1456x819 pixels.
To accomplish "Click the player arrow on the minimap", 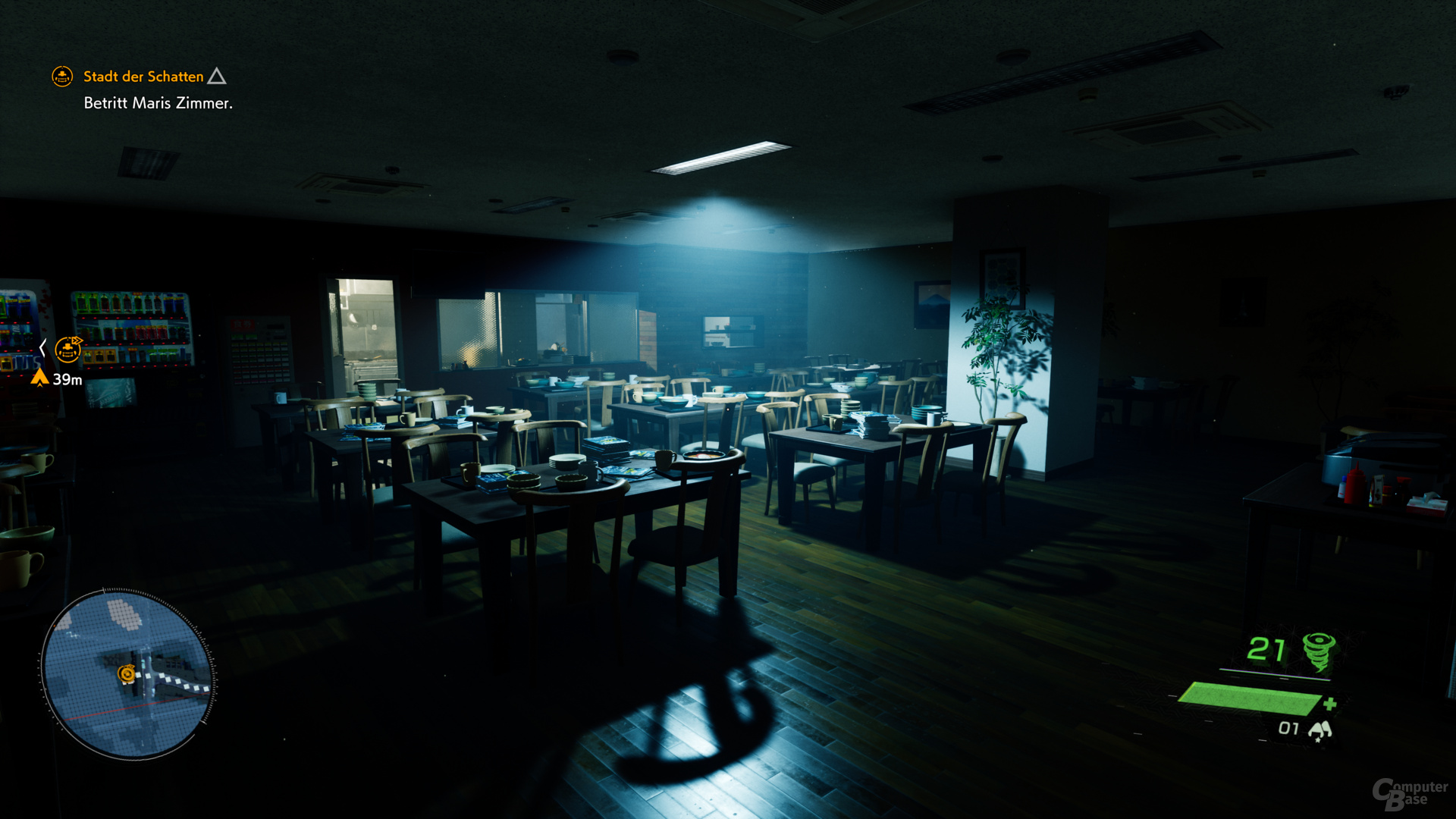I will [x=127, y=681].
